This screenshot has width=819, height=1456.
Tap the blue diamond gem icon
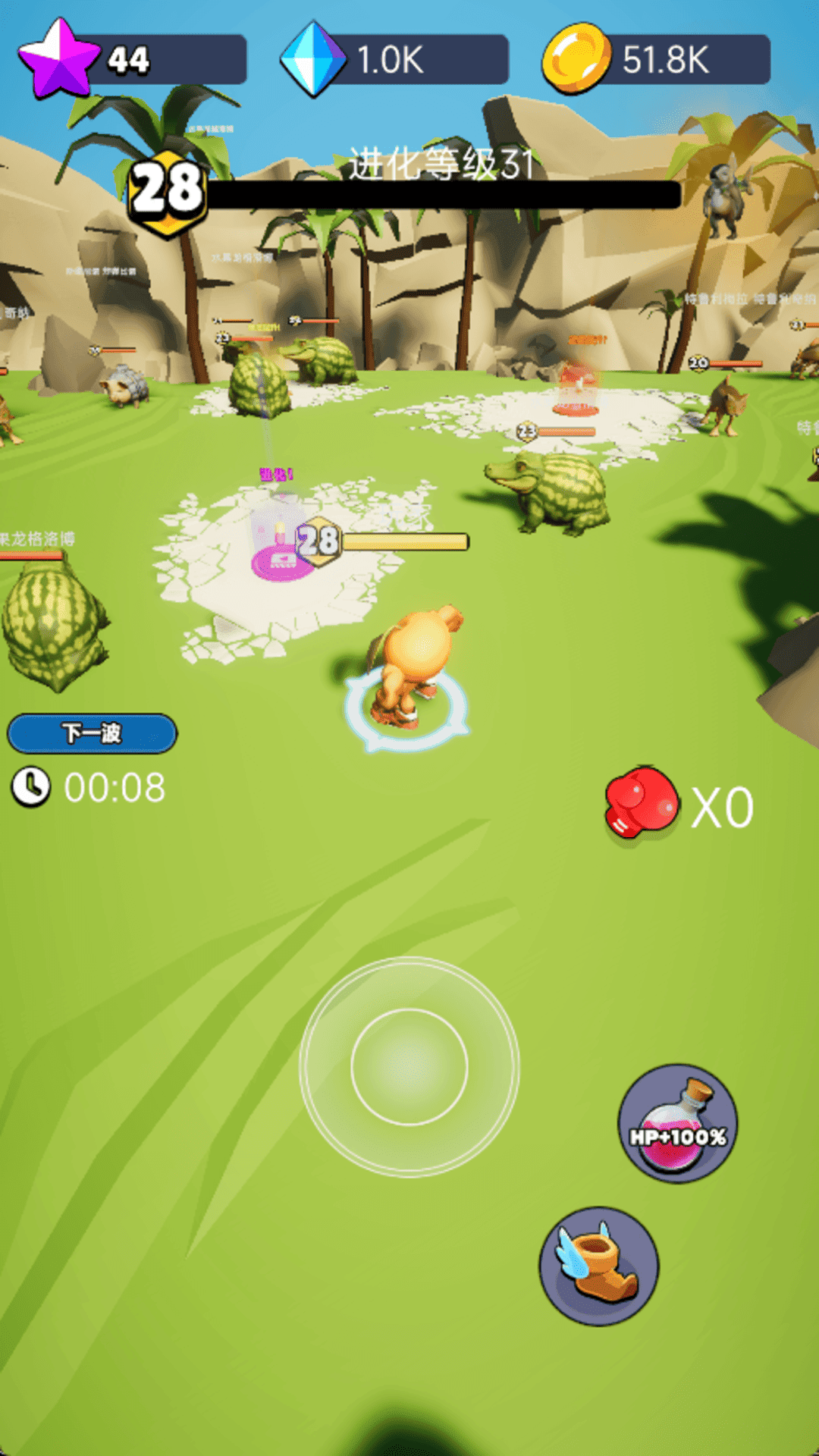click(312, 59)
